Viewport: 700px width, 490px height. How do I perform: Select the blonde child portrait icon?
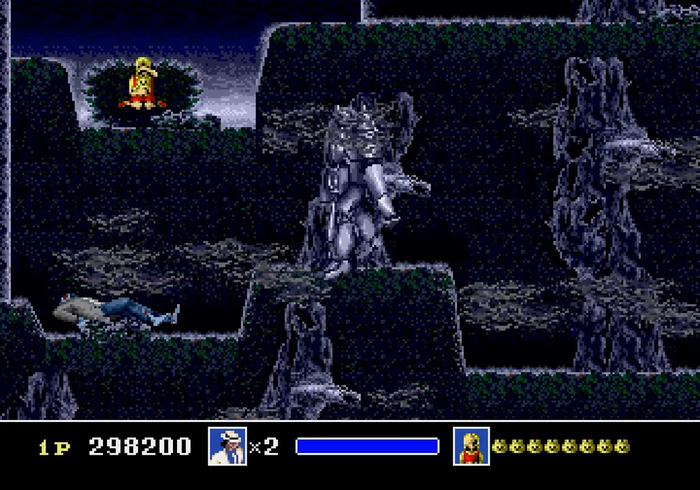tap(471, 446)
